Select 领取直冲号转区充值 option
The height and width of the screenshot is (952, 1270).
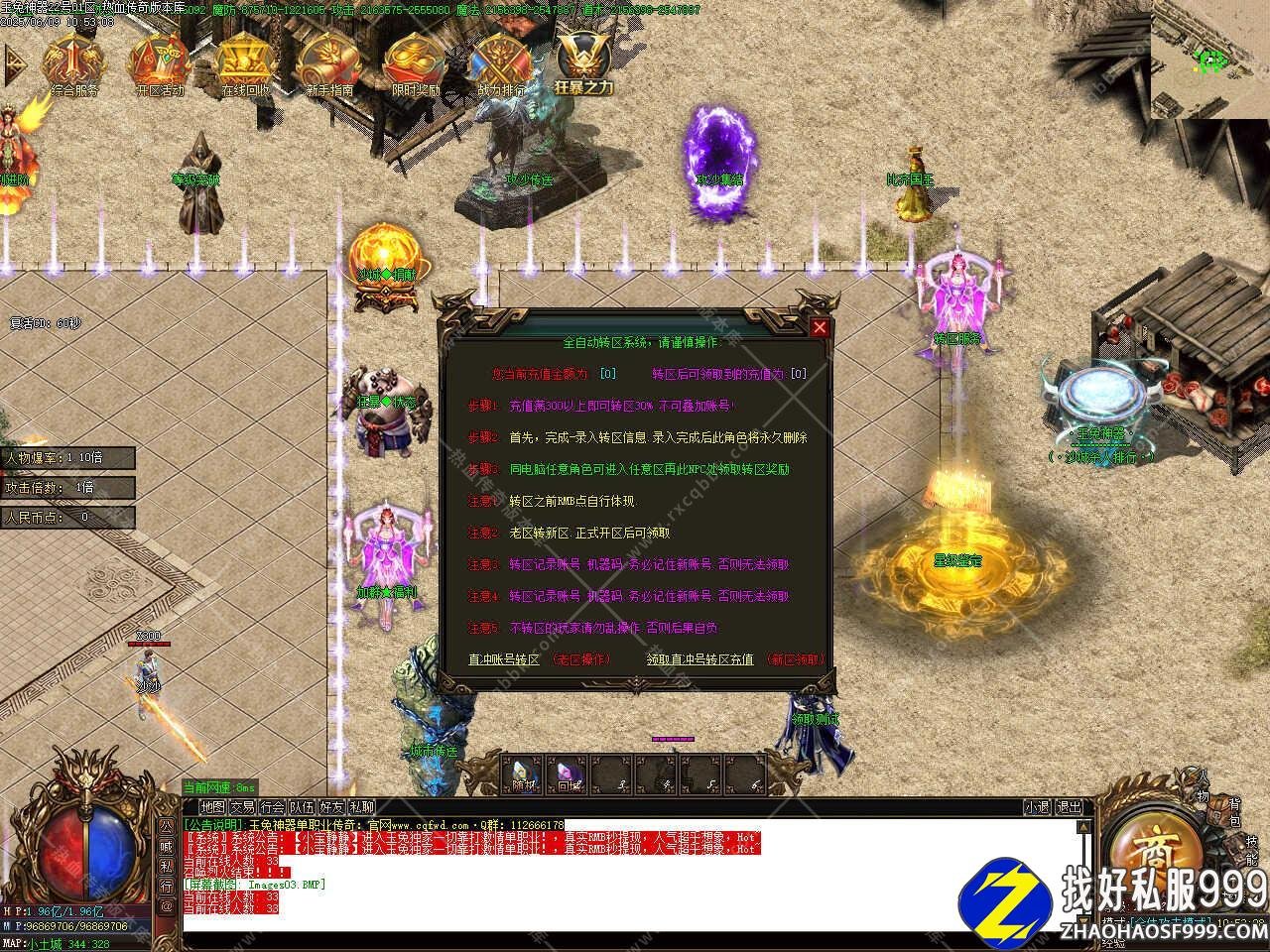(x=699, y=659)
